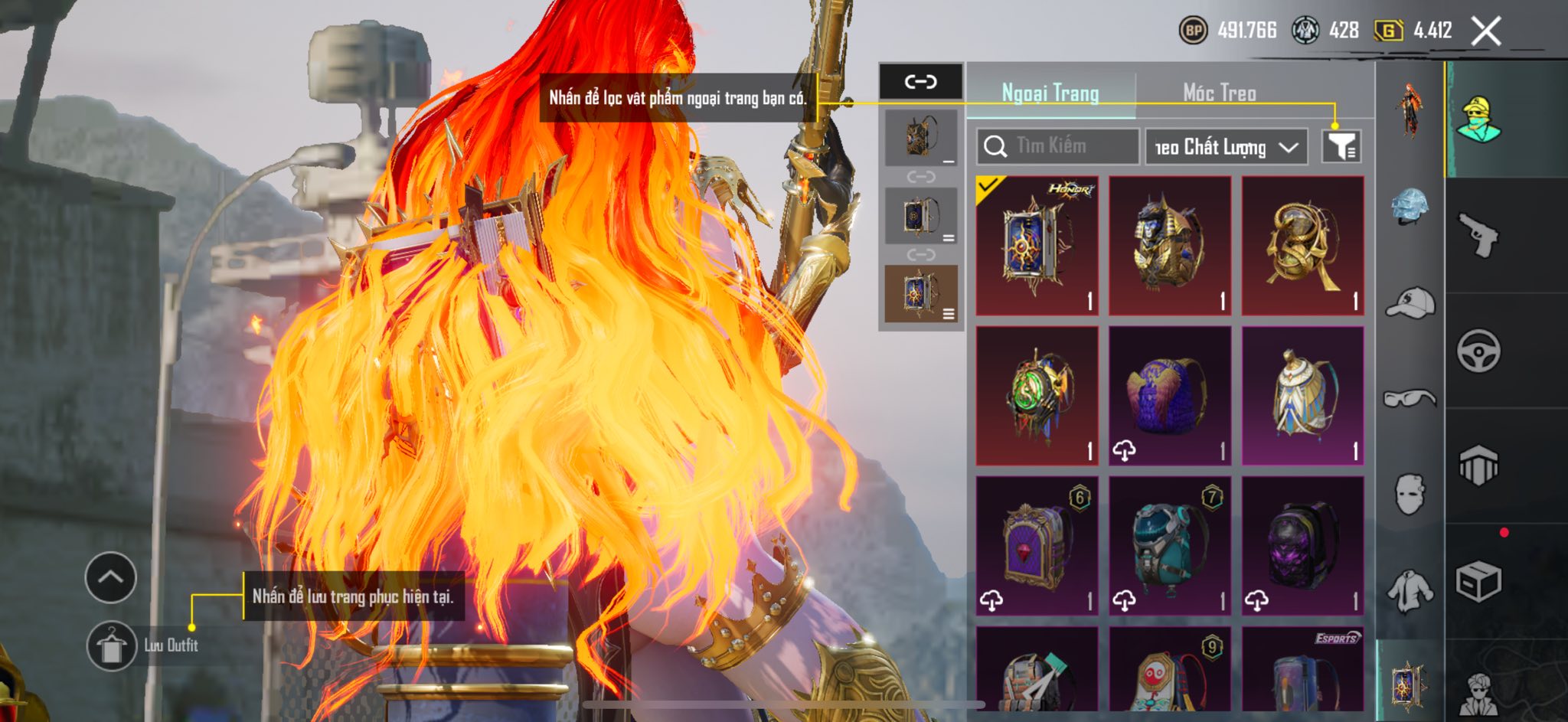This screenshot has width=1568, height=722.
Task: Switch to the Móc Treo tab
Action: tap(1219, 93)
